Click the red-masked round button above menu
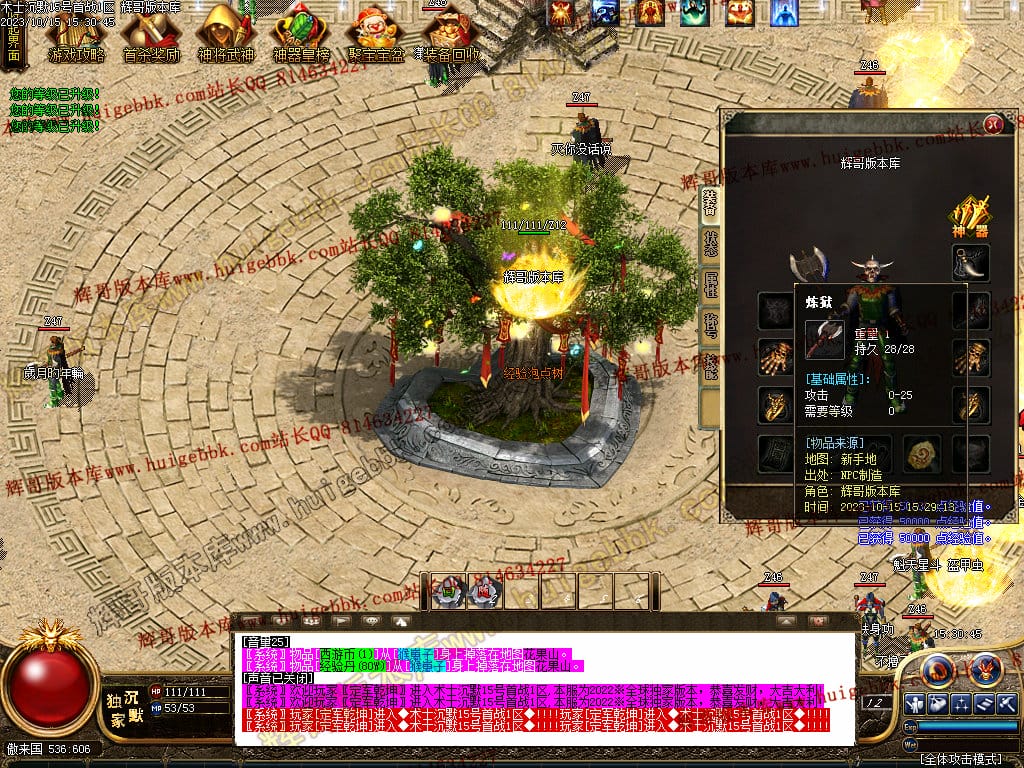This screenshot has height=768, width=1024. (986, 668)
